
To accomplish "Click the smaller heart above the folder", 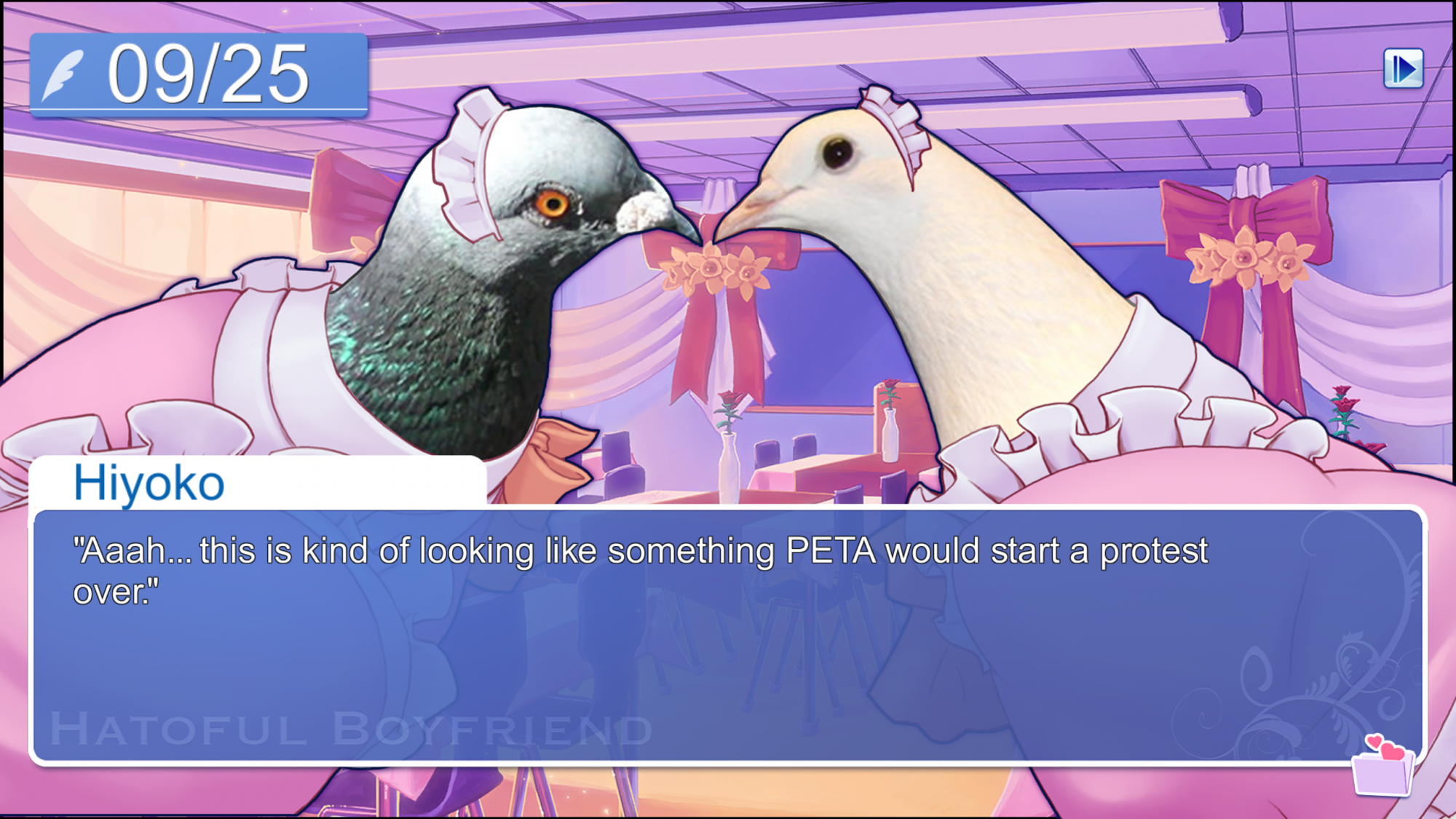I will [x=1374, y=742].
